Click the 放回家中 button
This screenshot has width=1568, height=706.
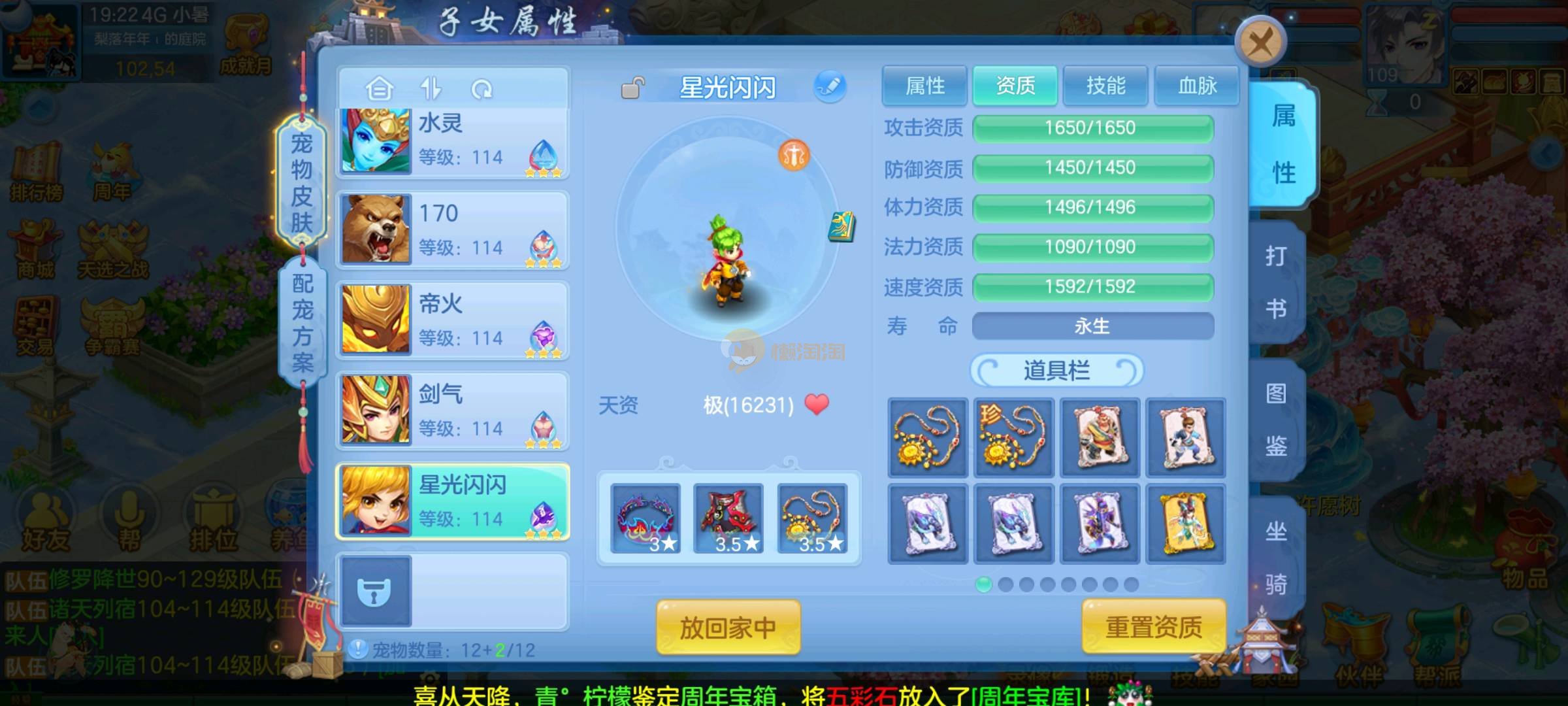[x=728, y=628]
